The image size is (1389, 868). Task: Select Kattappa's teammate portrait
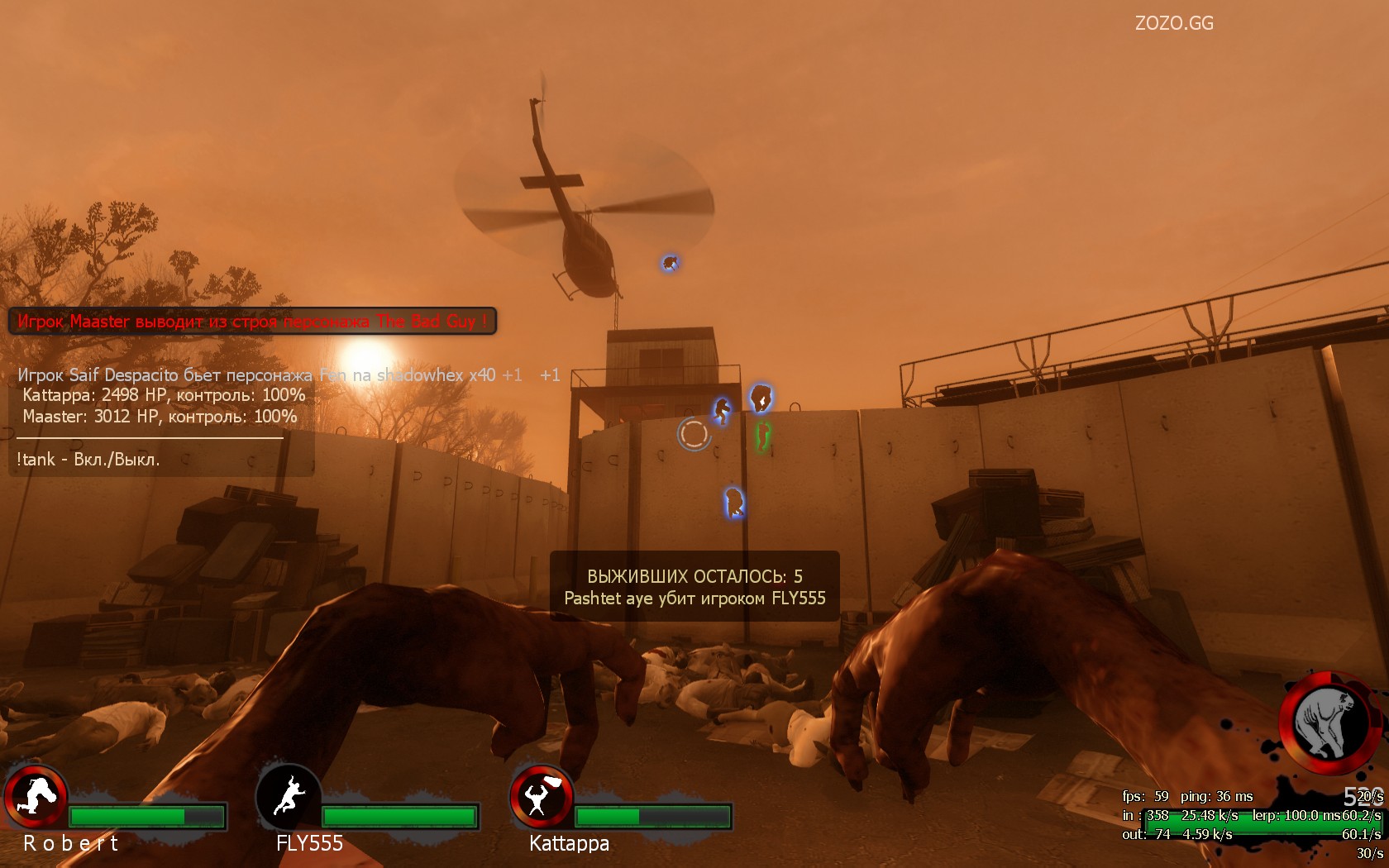click(x=541, y=797)
